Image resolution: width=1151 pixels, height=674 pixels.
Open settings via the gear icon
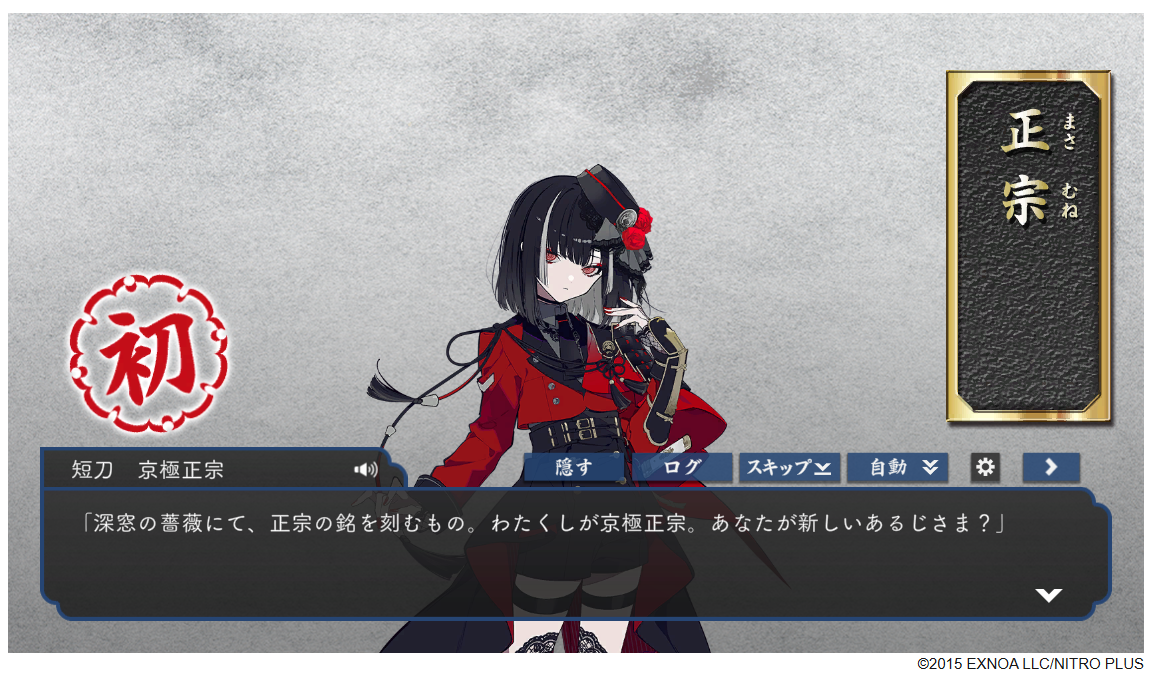(986, 467)
